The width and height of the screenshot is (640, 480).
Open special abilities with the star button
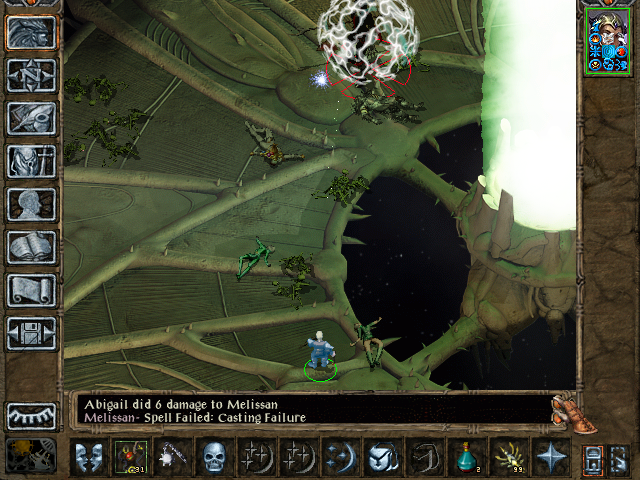(x=549, y=457)
